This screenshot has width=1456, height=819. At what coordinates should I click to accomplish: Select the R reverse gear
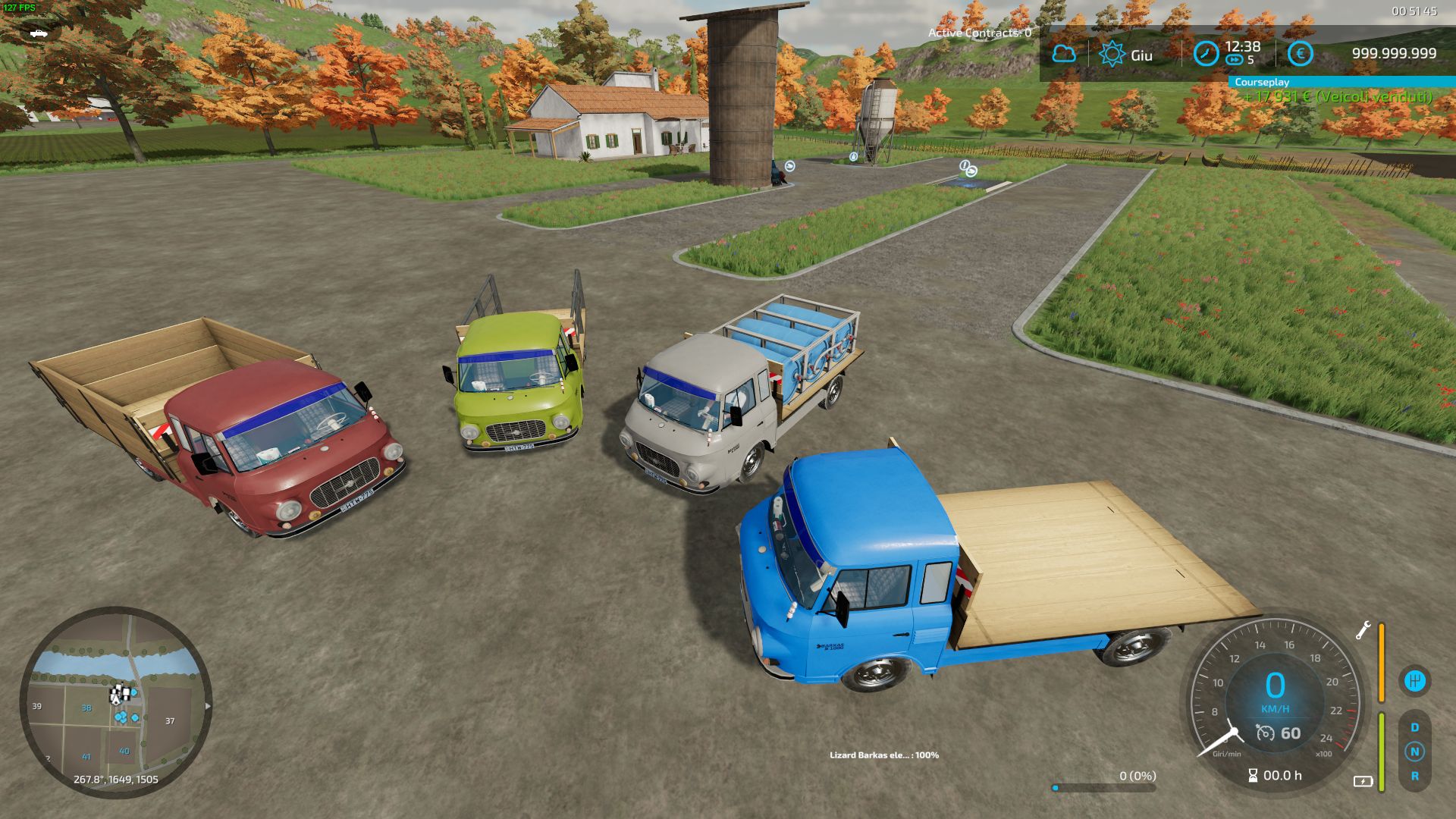pyautogui.click(x=1415, y=777)
